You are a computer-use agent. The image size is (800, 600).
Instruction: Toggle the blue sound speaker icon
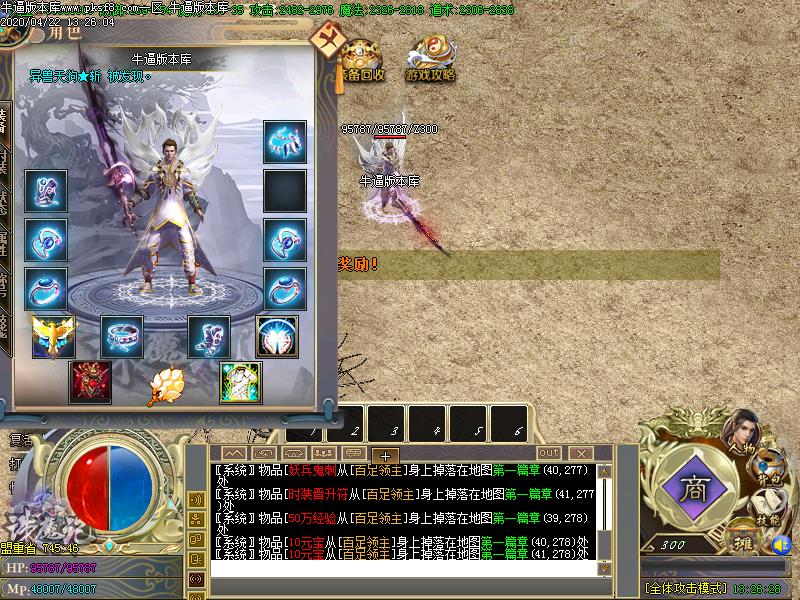pos(782,545)
